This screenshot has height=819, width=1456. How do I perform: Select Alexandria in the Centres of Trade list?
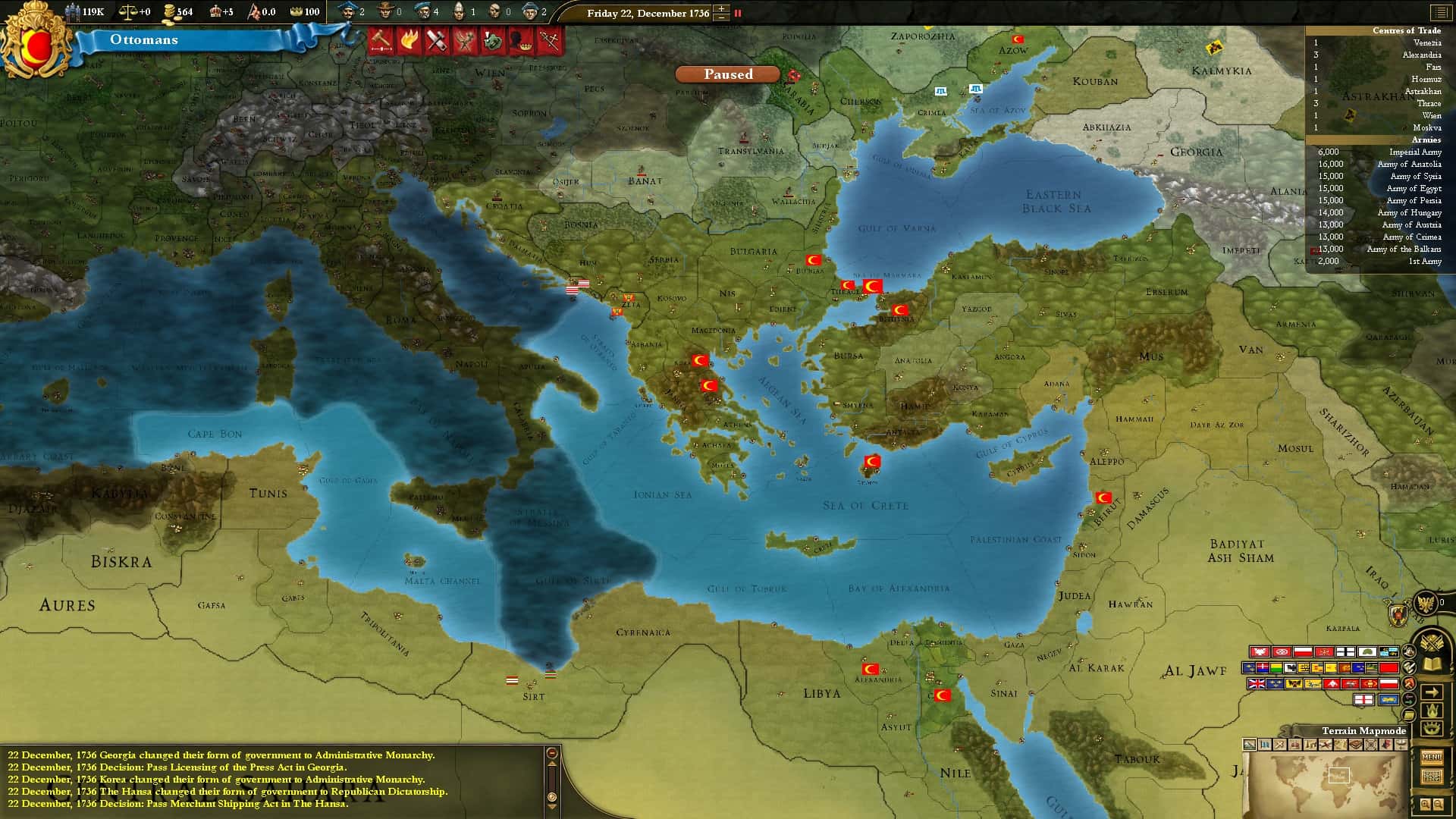(x=1422, y=55)
